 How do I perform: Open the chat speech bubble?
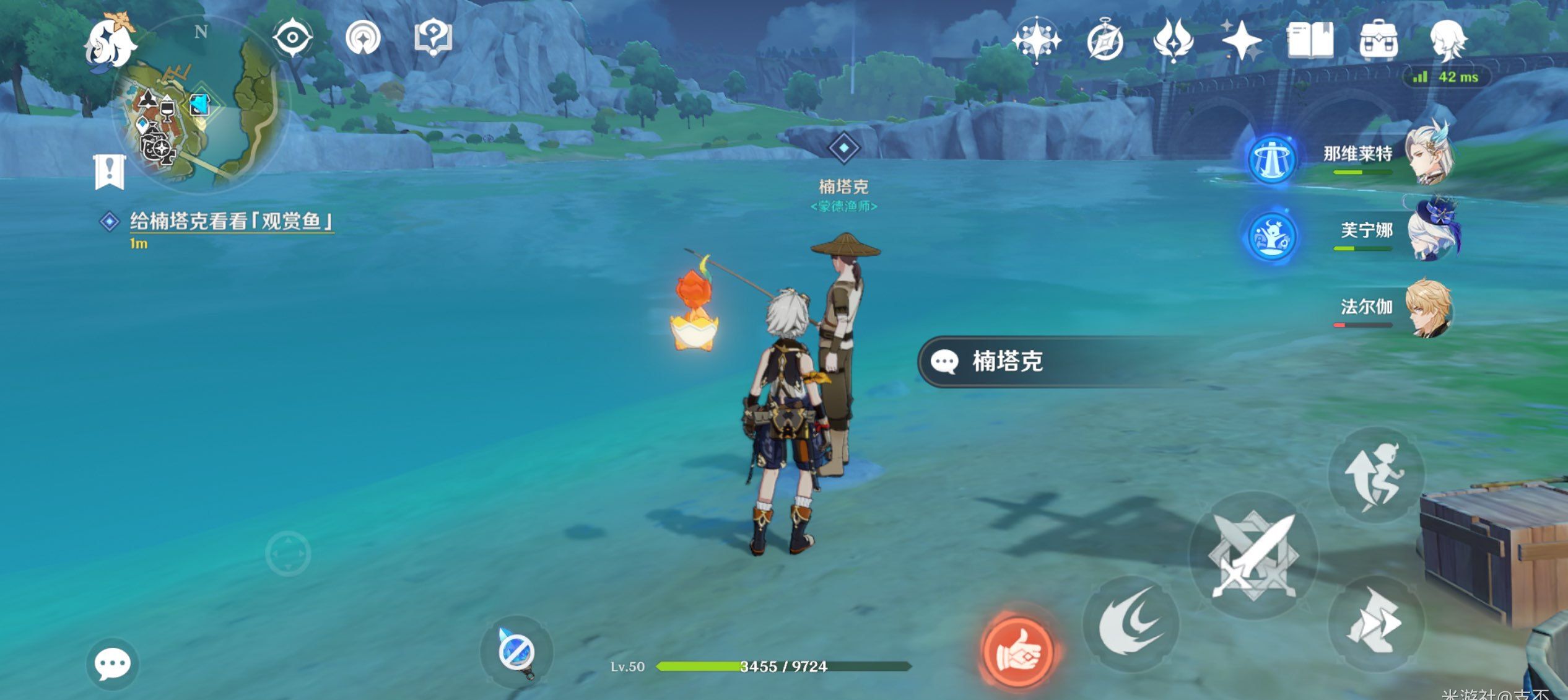click(x=112, y=664)
